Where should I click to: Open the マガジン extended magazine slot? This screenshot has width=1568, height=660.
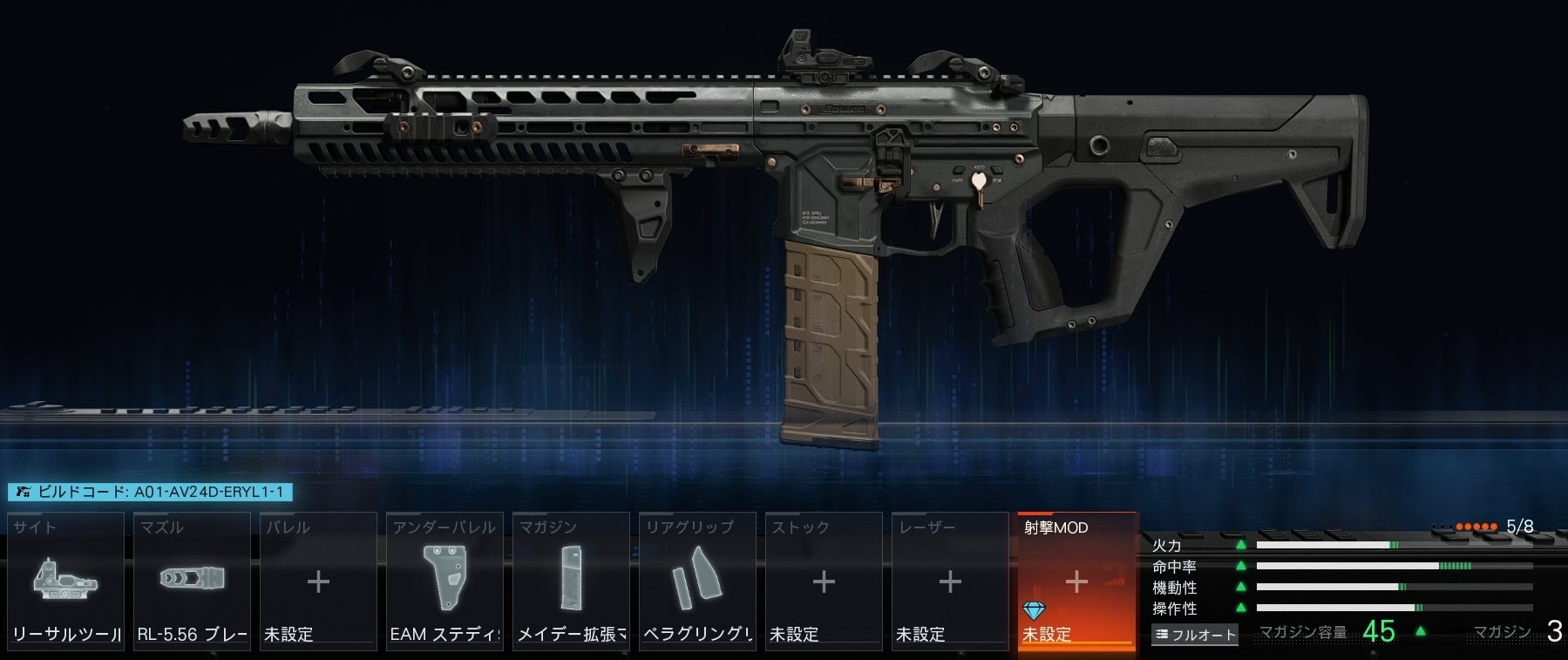[571, 582]
